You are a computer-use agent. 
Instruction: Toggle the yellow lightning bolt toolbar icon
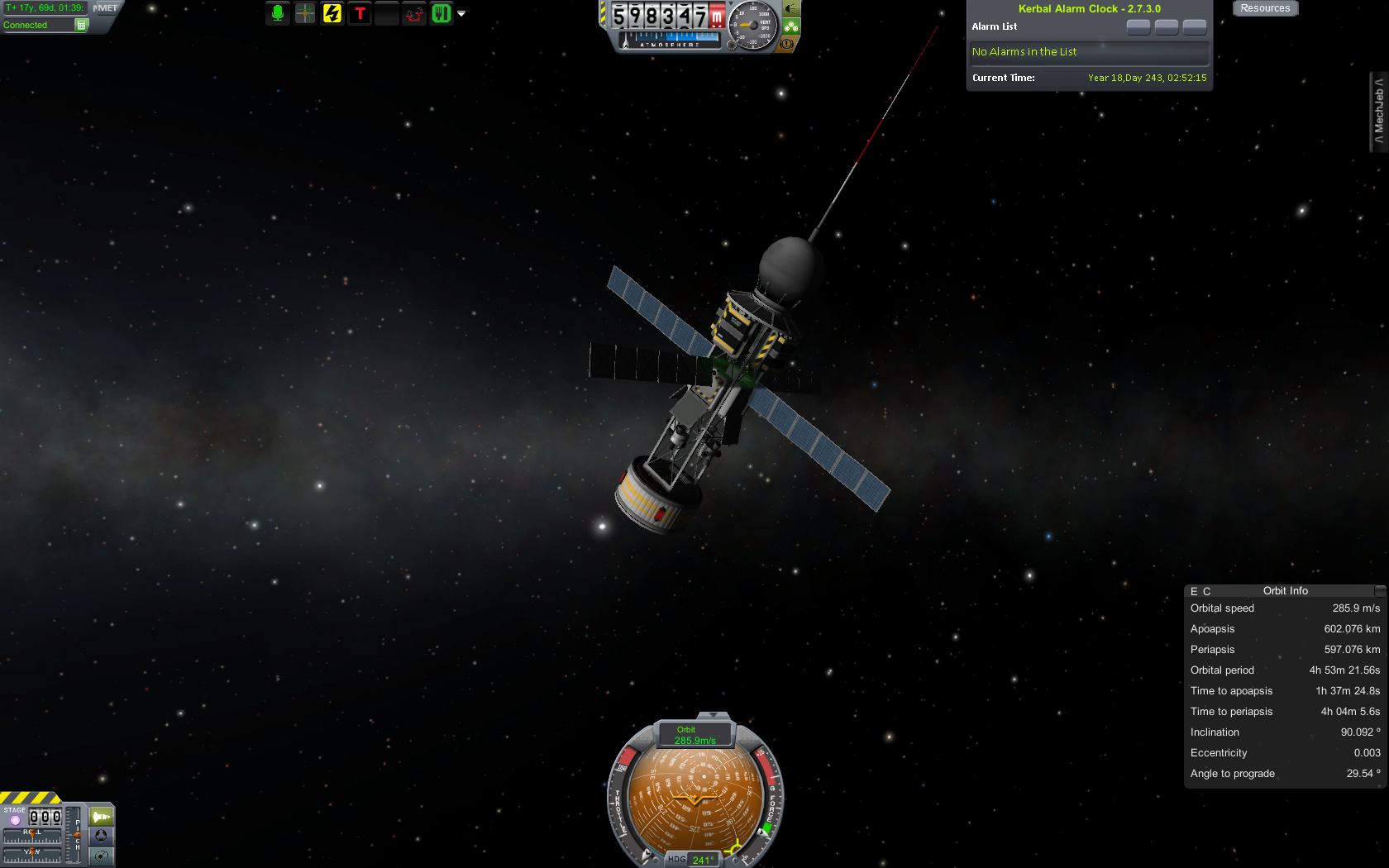pos(332,13)
